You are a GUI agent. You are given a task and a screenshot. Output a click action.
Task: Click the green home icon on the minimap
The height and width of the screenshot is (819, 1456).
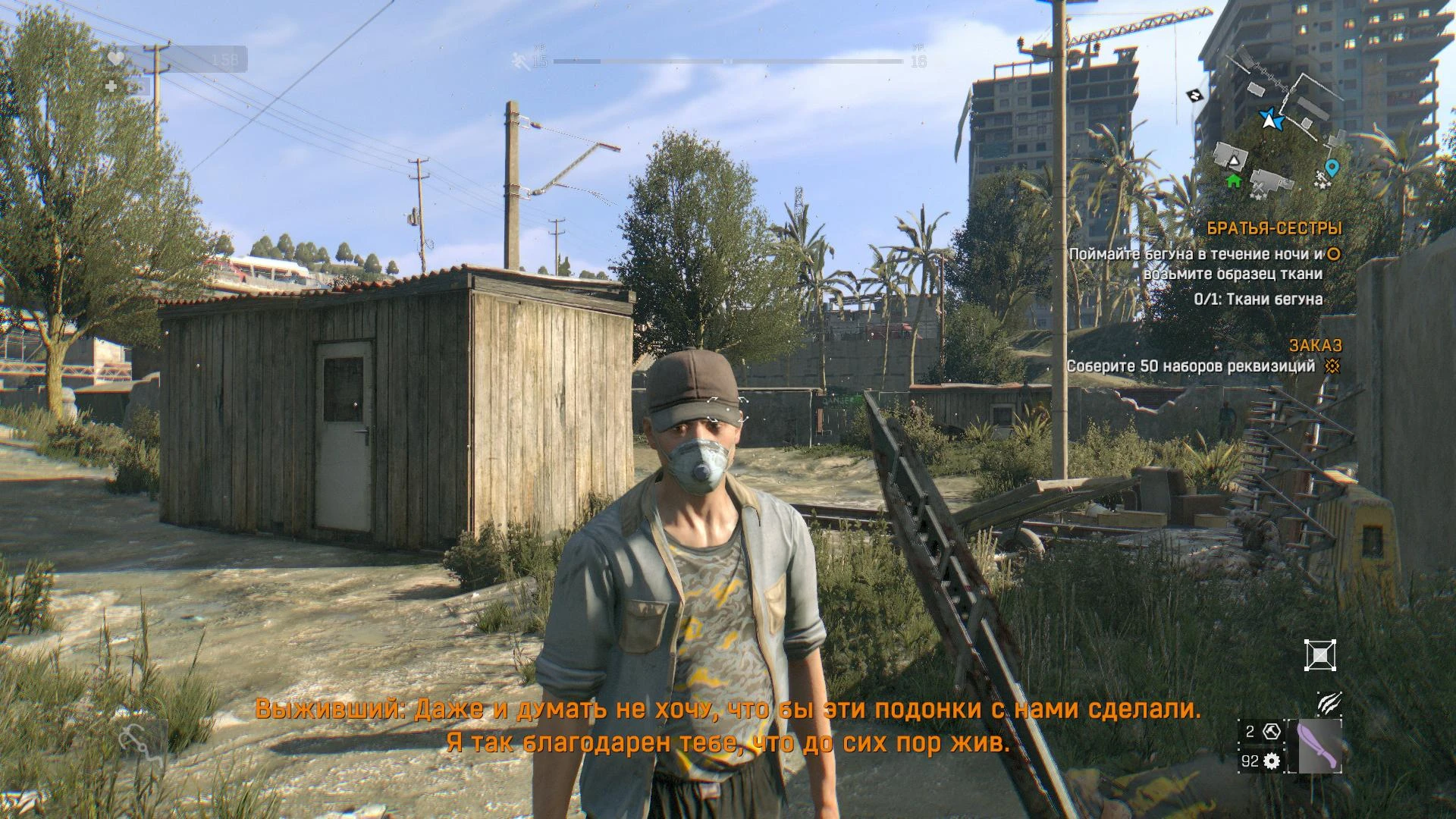(x=1232, y=180)
